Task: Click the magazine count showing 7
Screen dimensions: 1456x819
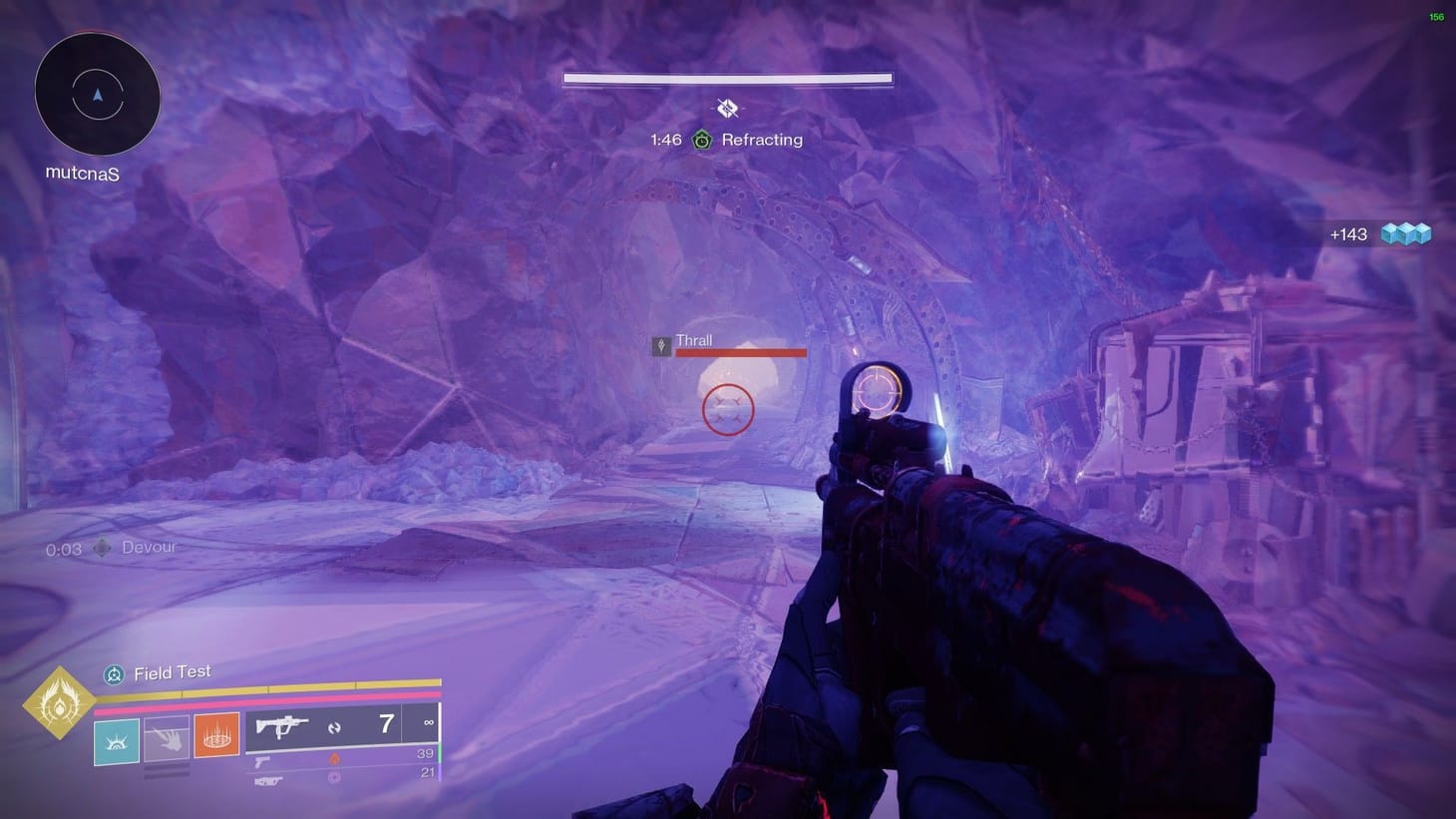Action: pos(384,723)
